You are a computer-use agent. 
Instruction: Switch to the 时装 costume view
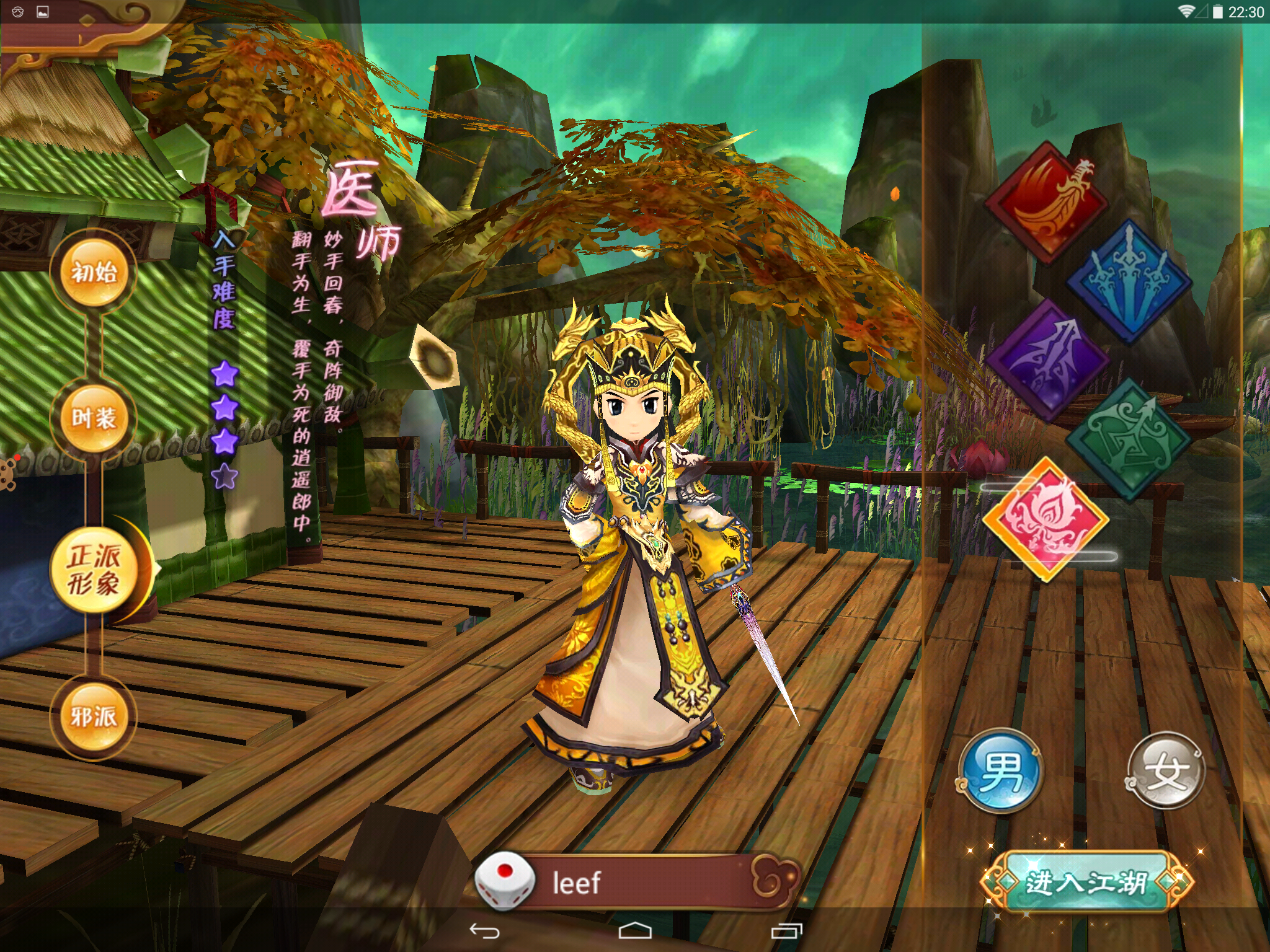click(x=94, y=418)
